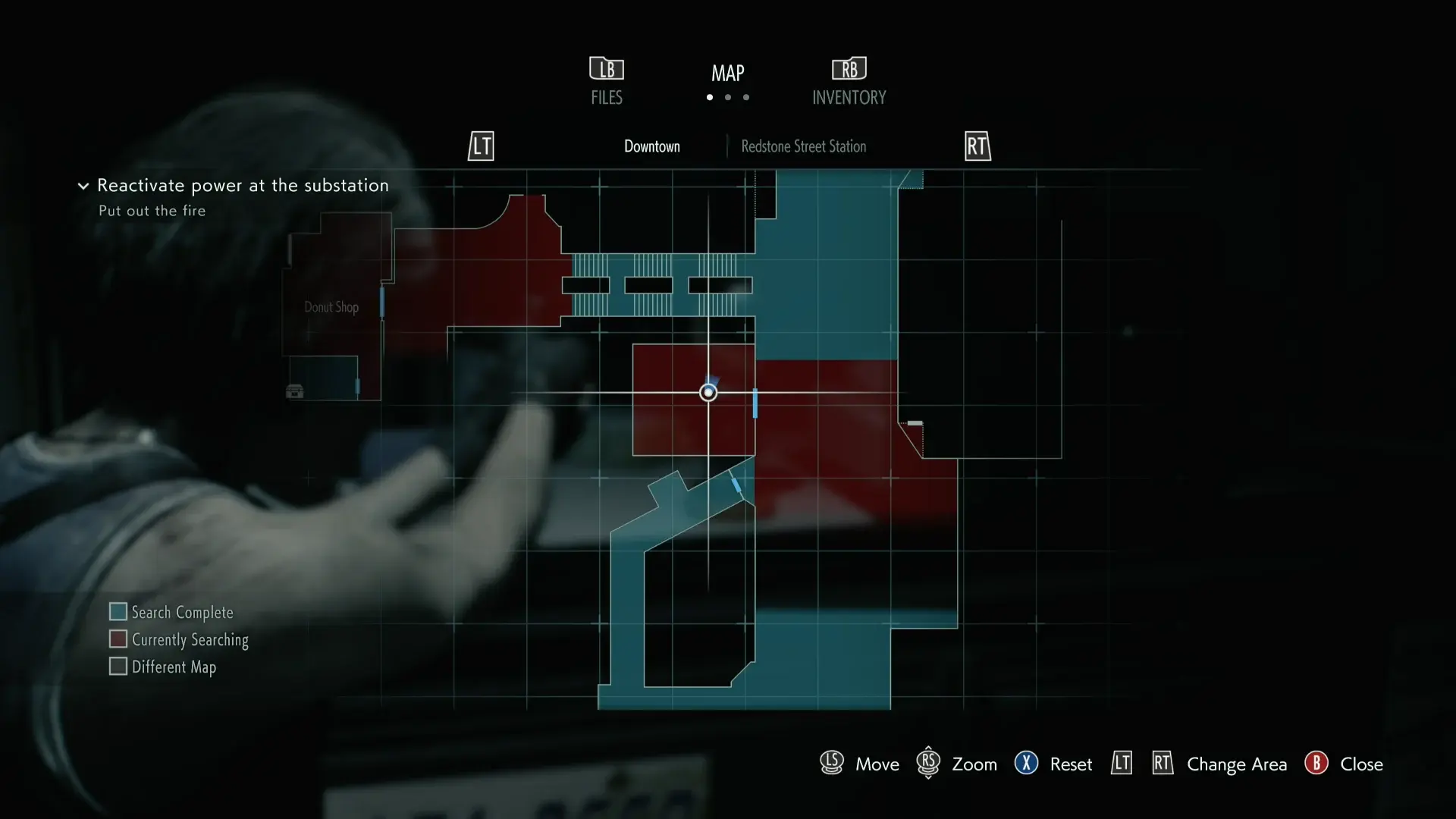The width and height of the screenshot is (1456, 819).
Task: Open the INVENTORY tab
Action: 849,81
